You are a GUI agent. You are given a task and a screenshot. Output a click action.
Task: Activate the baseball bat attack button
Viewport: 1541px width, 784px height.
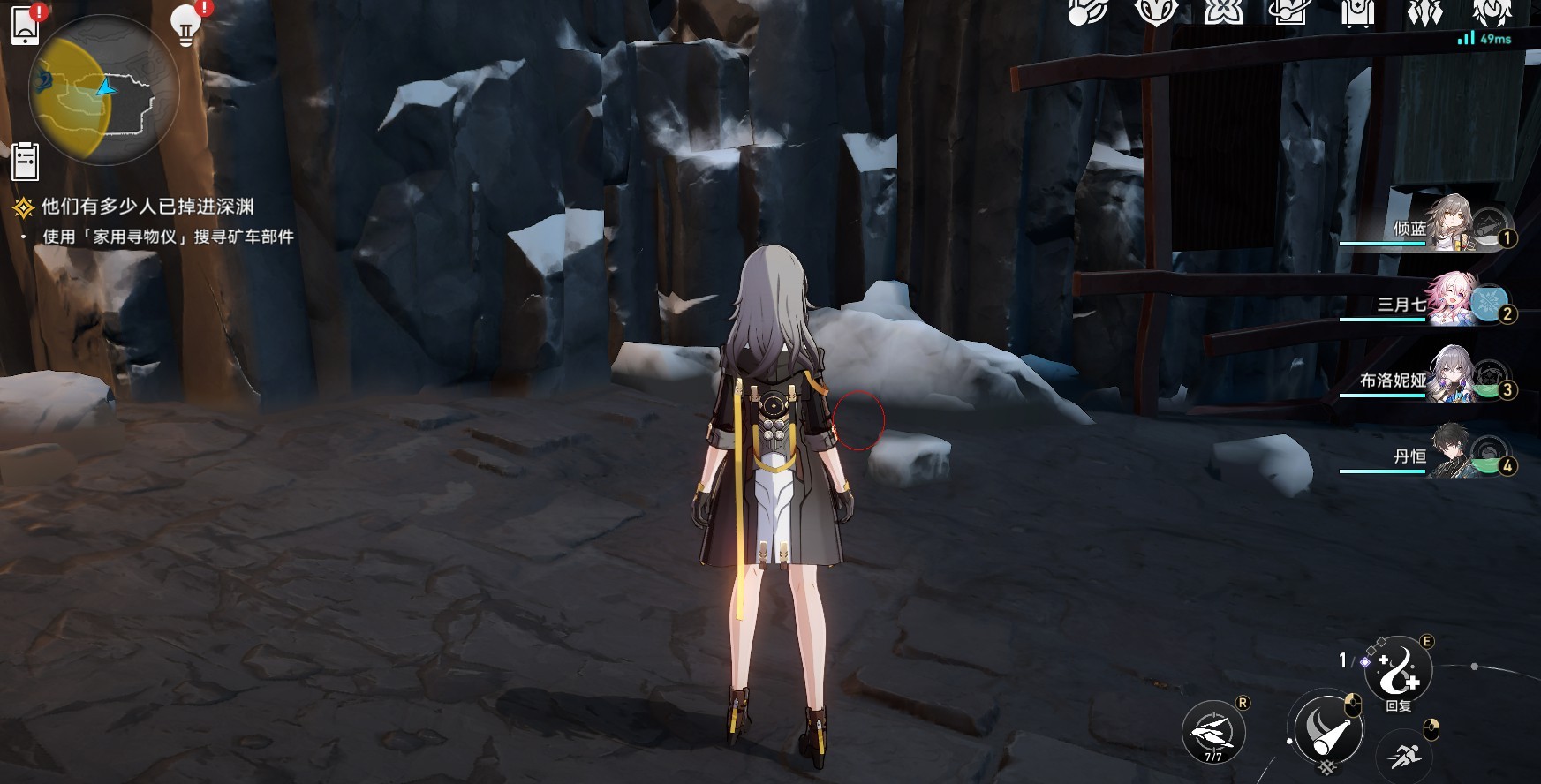[x=1325, y=728]
